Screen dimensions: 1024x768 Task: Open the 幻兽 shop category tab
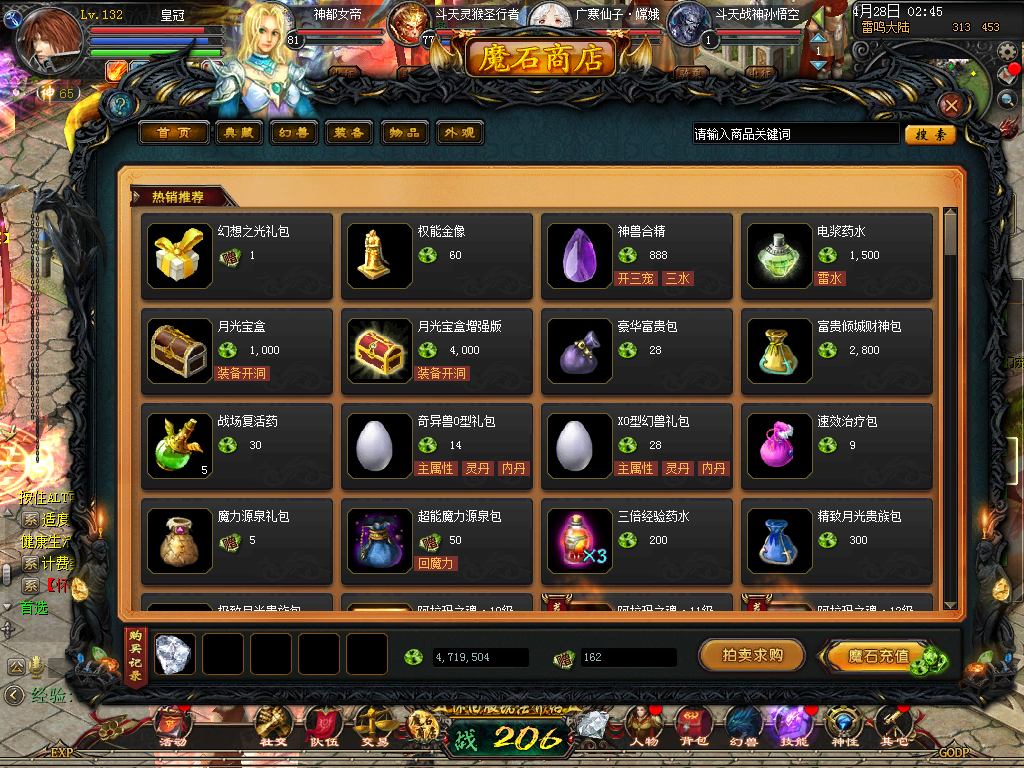point(293,133)
